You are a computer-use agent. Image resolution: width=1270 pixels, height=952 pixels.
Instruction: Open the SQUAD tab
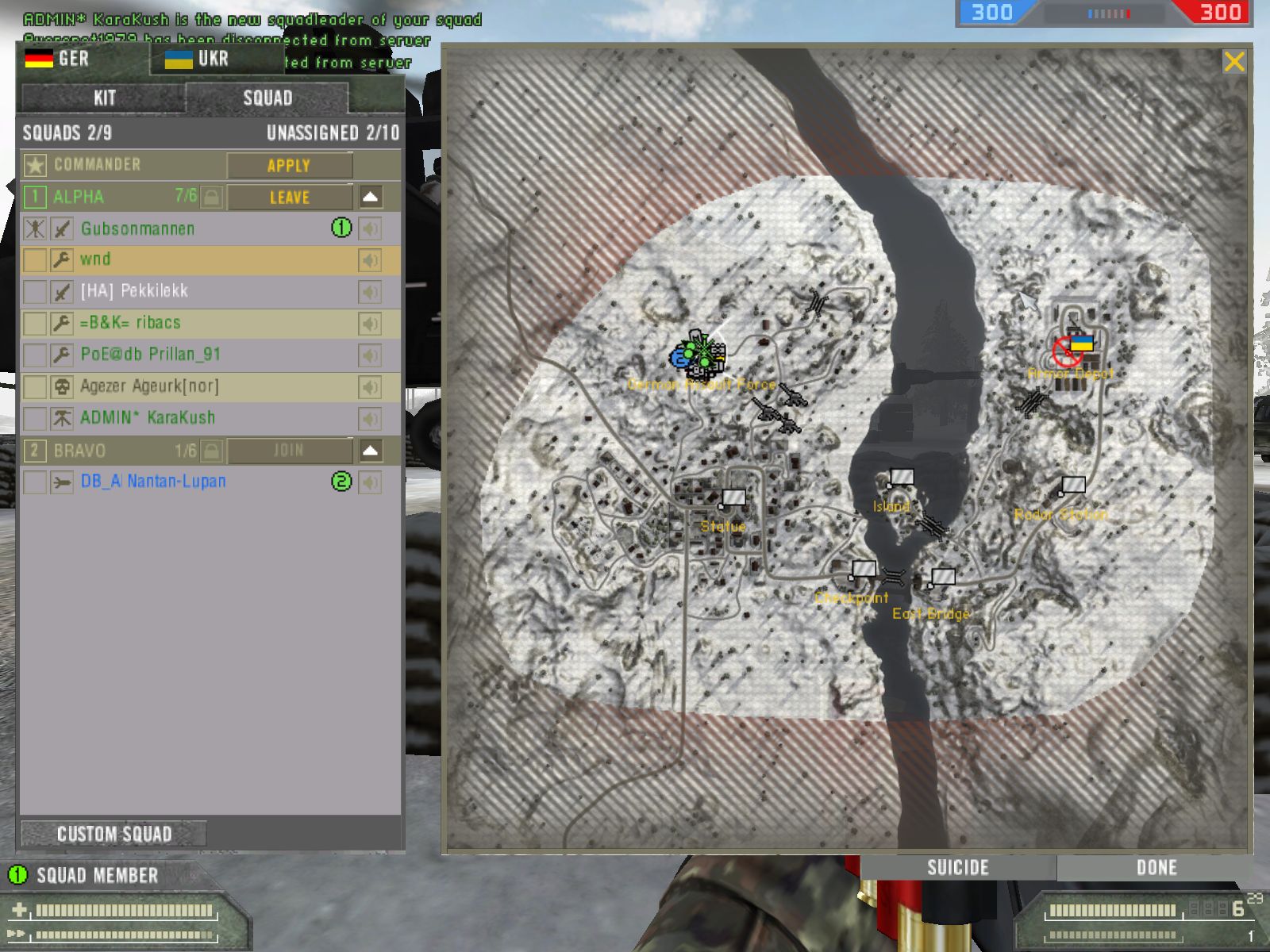coord(267,98)
